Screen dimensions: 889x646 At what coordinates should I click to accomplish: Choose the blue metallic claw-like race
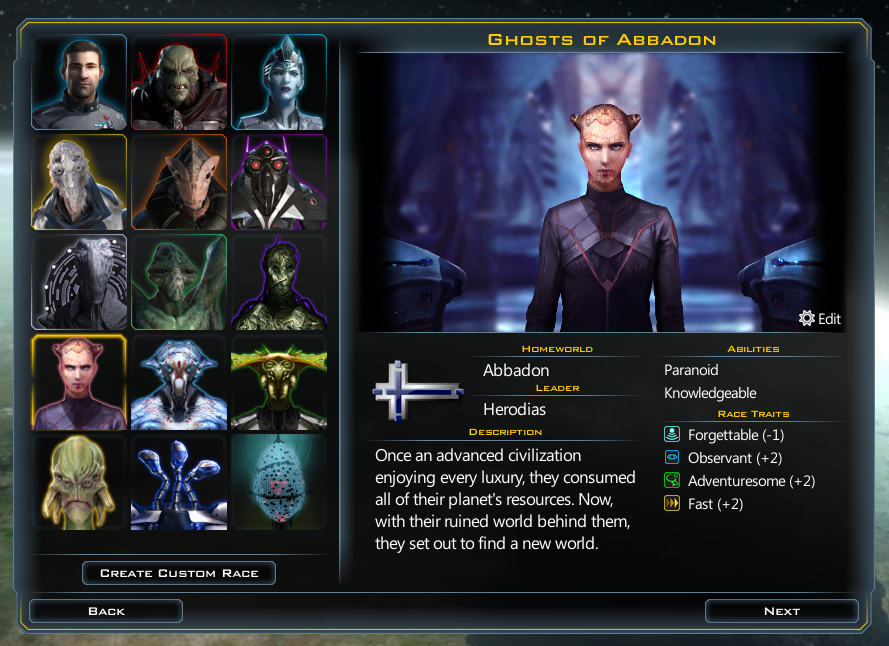[x=179, y=482]
